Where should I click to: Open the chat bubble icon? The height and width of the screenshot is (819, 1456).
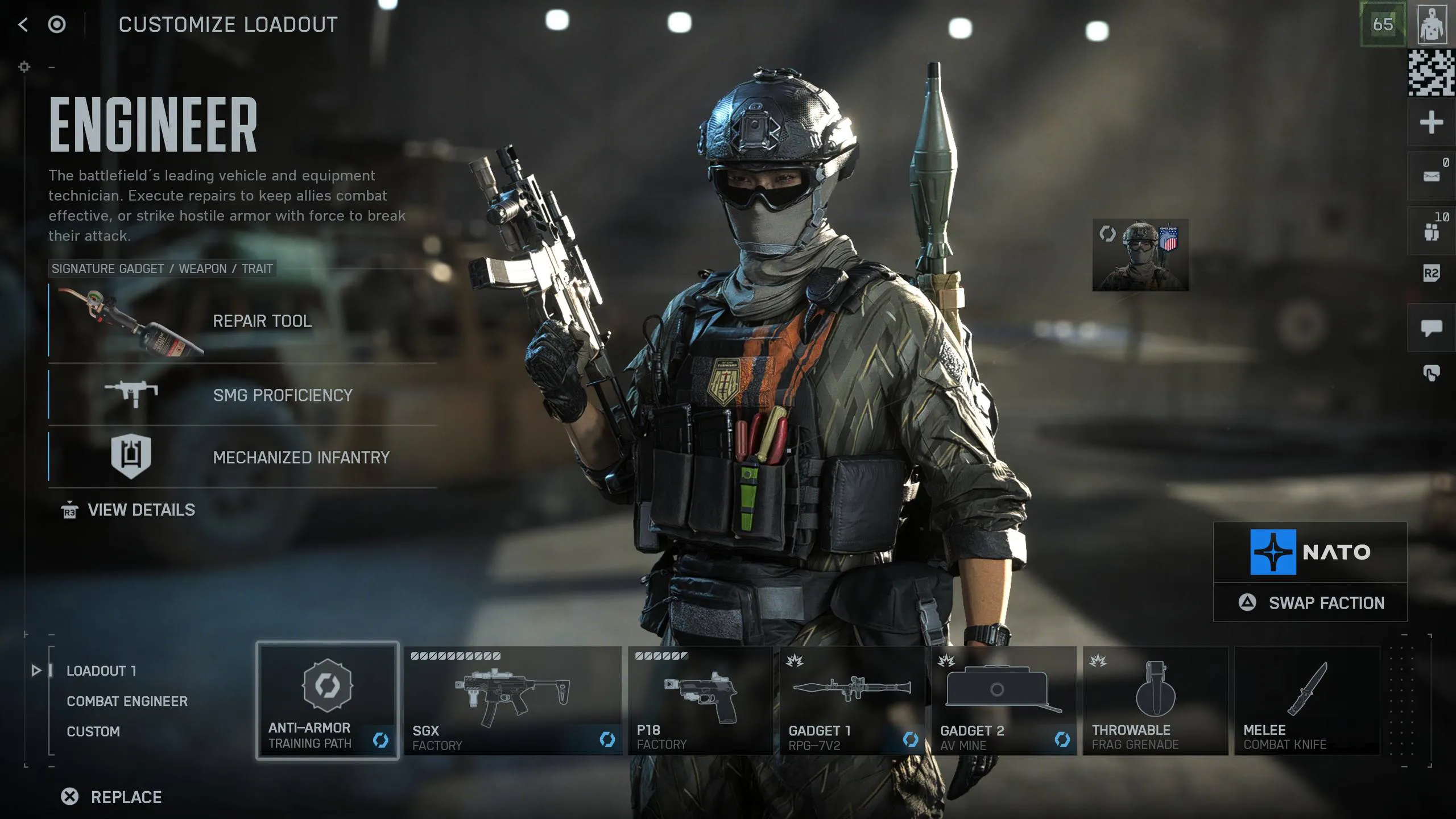click(x=1431, y=328)
